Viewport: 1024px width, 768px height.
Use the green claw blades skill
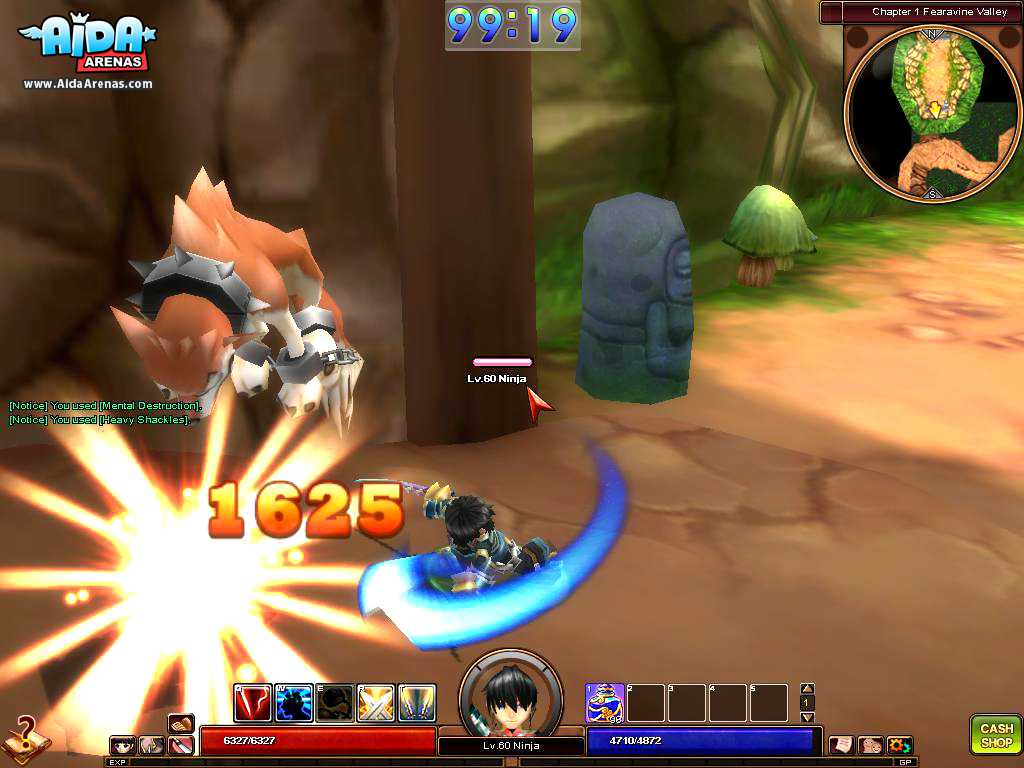point(417,703)
